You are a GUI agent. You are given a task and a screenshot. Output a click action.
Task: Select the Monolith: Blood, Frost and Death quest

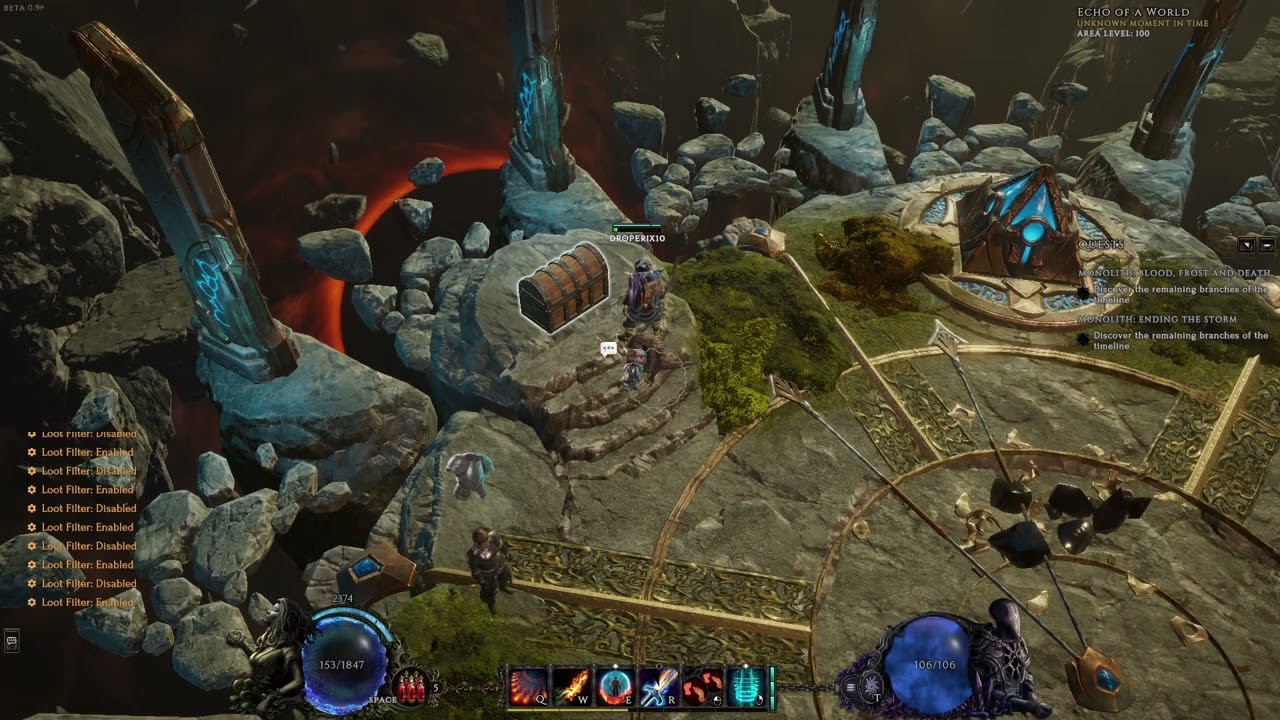coord(1174,273)
